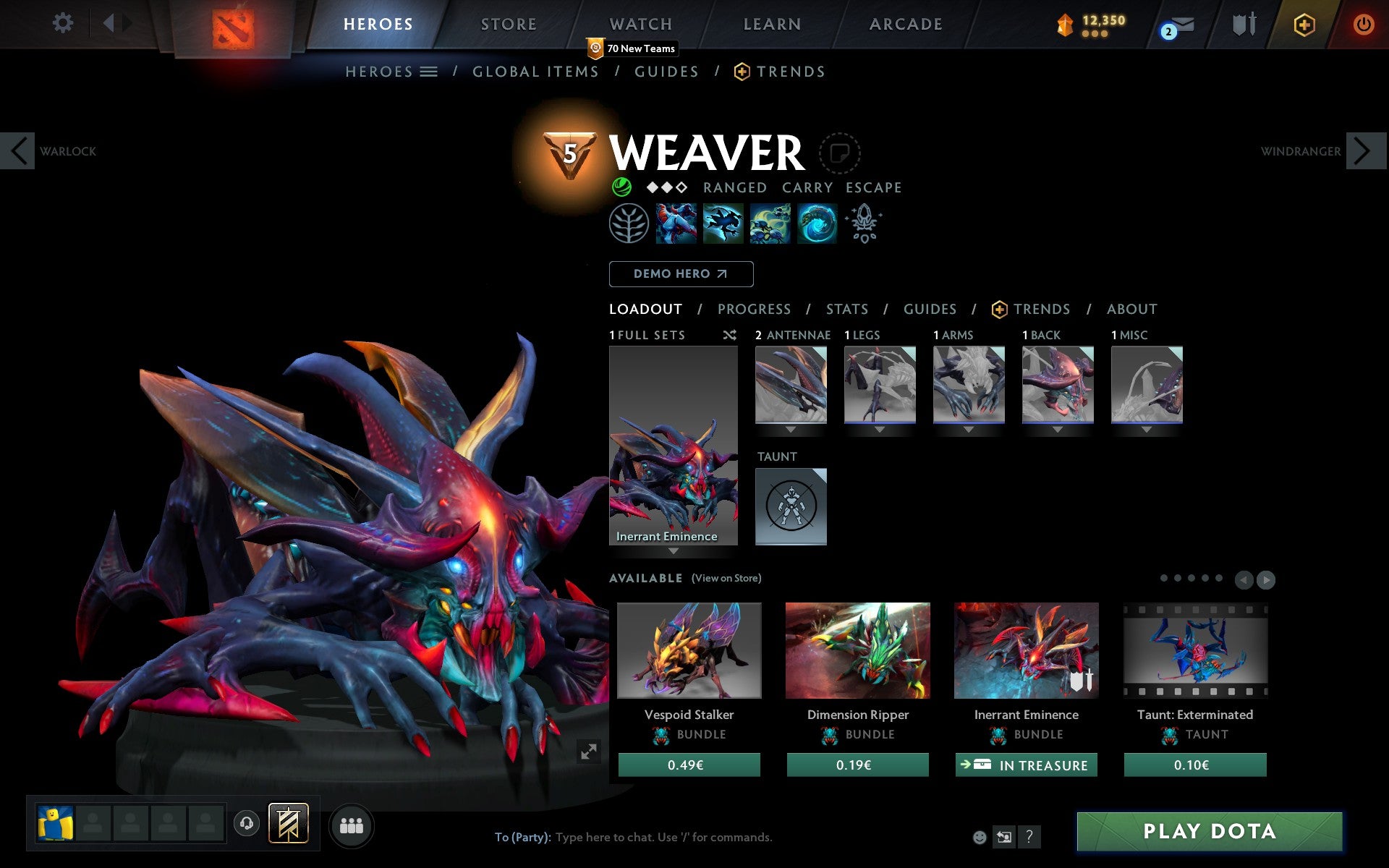Expand the heroes hamburger breadcrumb menu
Viewport: 1389px width, 868px height.
[x=430, y=71]
